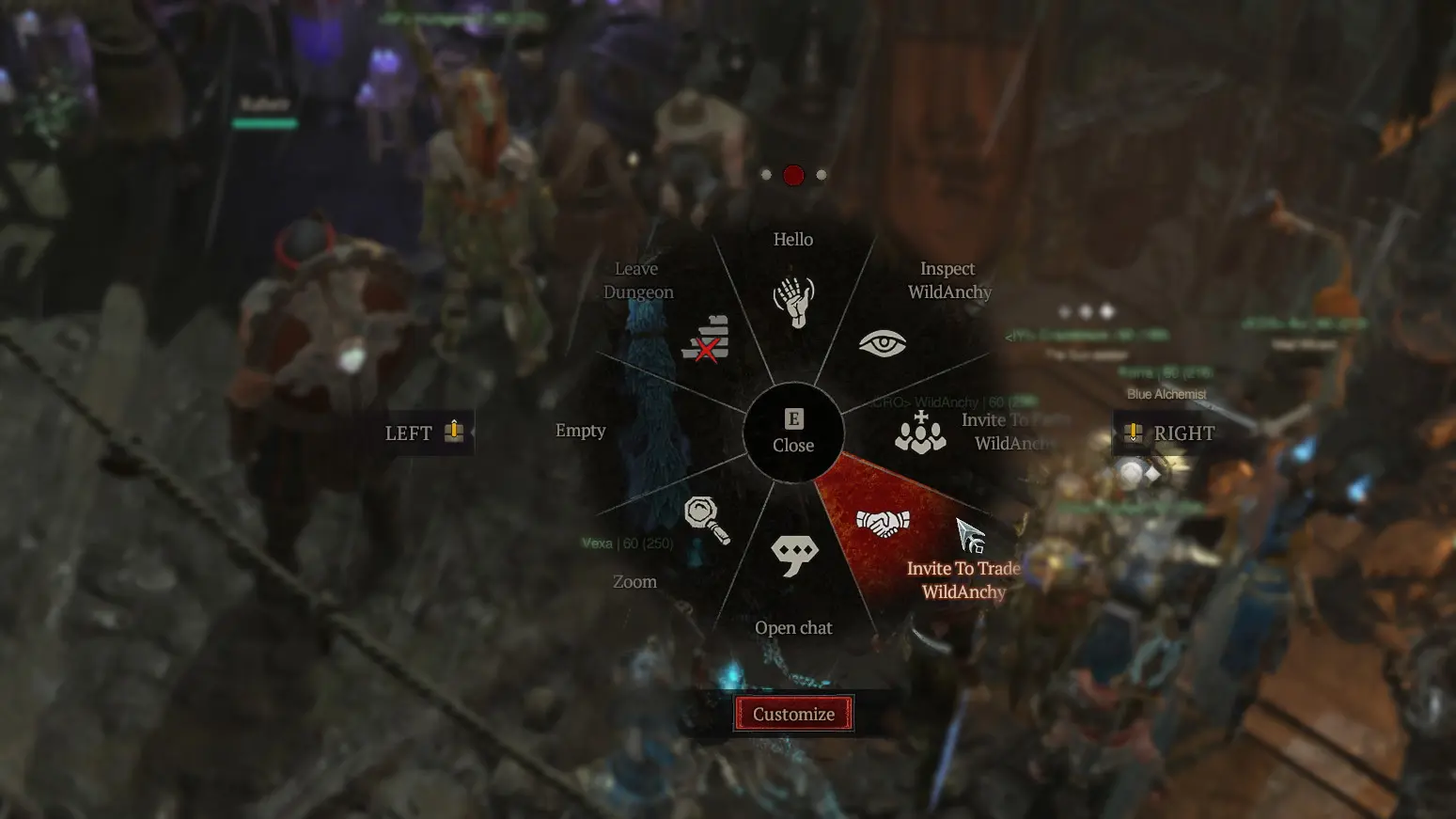Image resolution: width=1456 pixels, height=819 pixels.
Task: Select the Zoom magnifier option
Action: [x=706, y=519]
